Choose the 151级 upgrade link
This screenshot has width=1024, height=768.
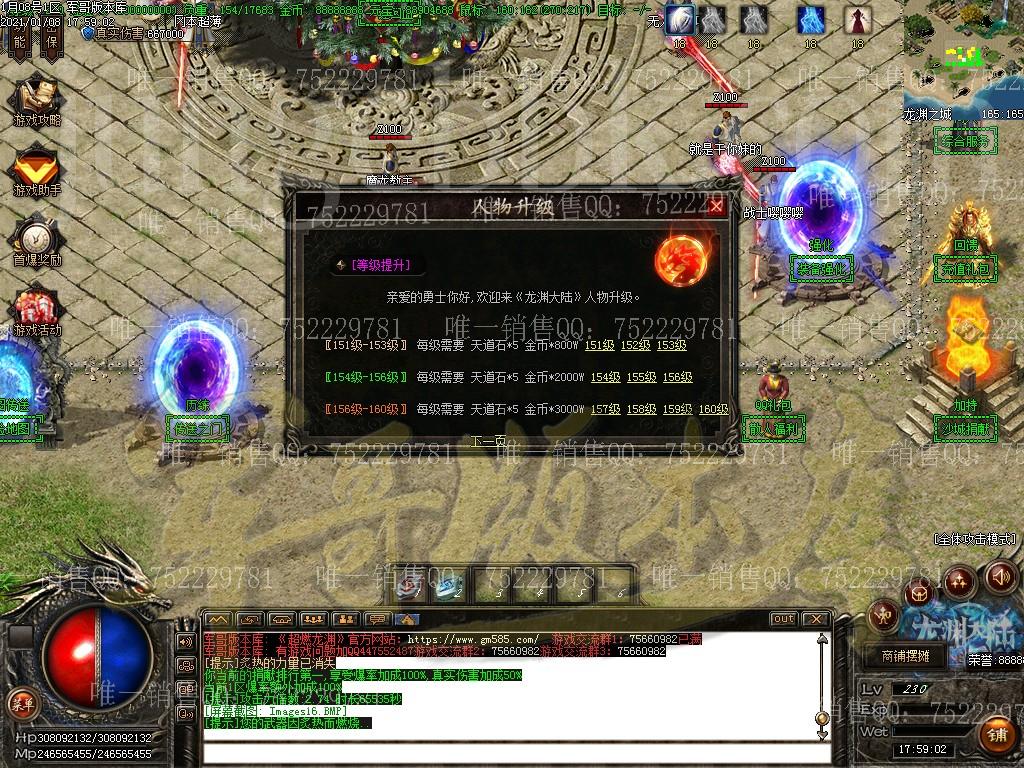pyautogui.click(x=599, y=345)
